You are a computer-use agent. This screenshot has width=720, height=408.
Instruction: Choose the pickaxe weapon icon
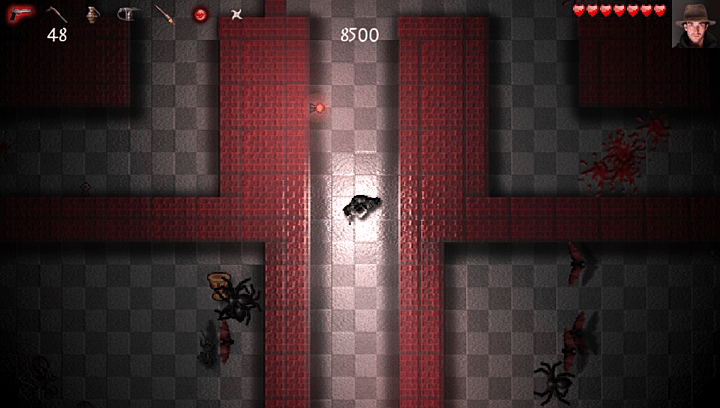[x=56, y=13]
